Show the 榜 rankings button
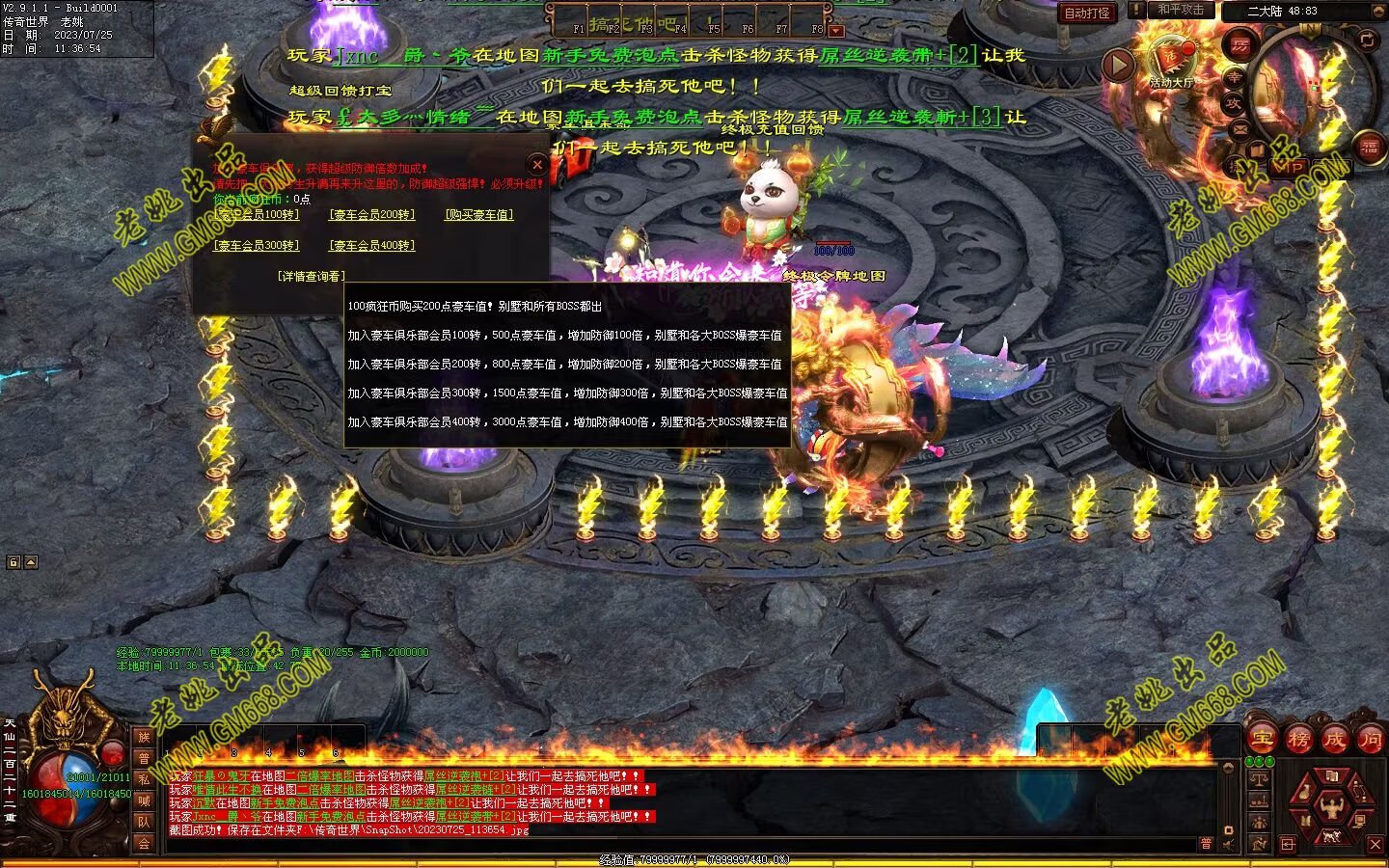The height and width of the screenshot is (868, 1389). [1298, 739]
